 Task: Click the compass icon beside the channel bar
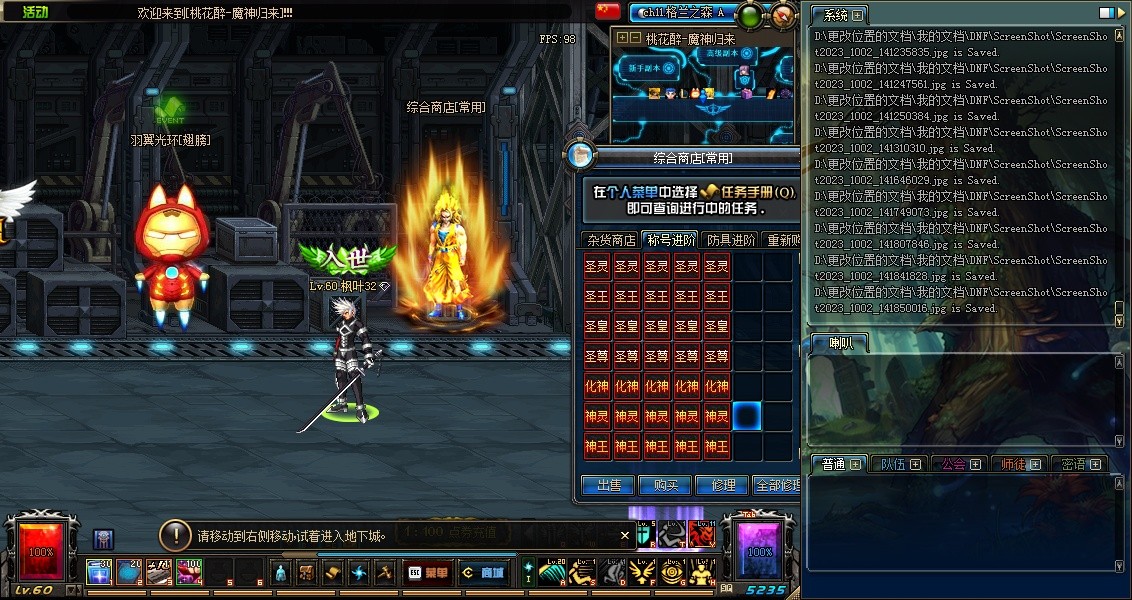785,14
